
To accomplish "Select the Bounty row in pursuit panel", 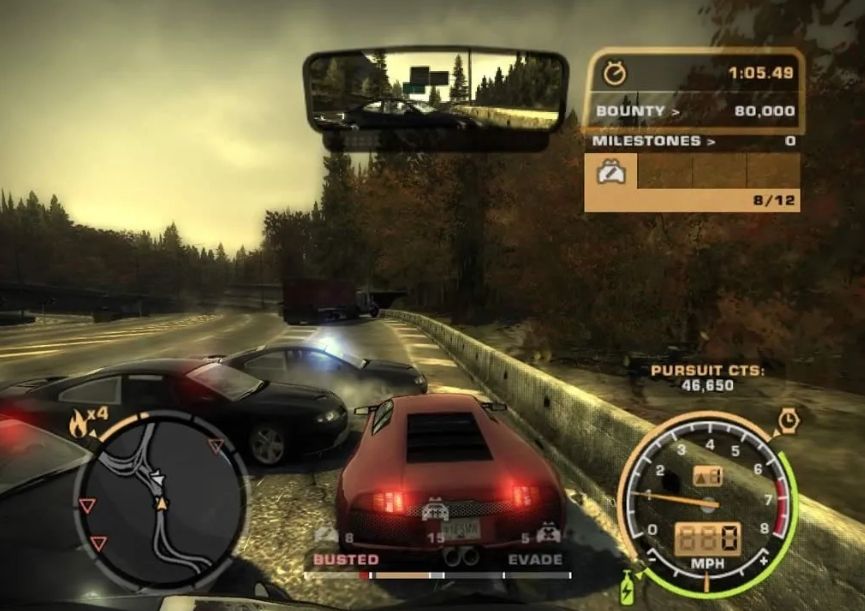I will [694, 111].
